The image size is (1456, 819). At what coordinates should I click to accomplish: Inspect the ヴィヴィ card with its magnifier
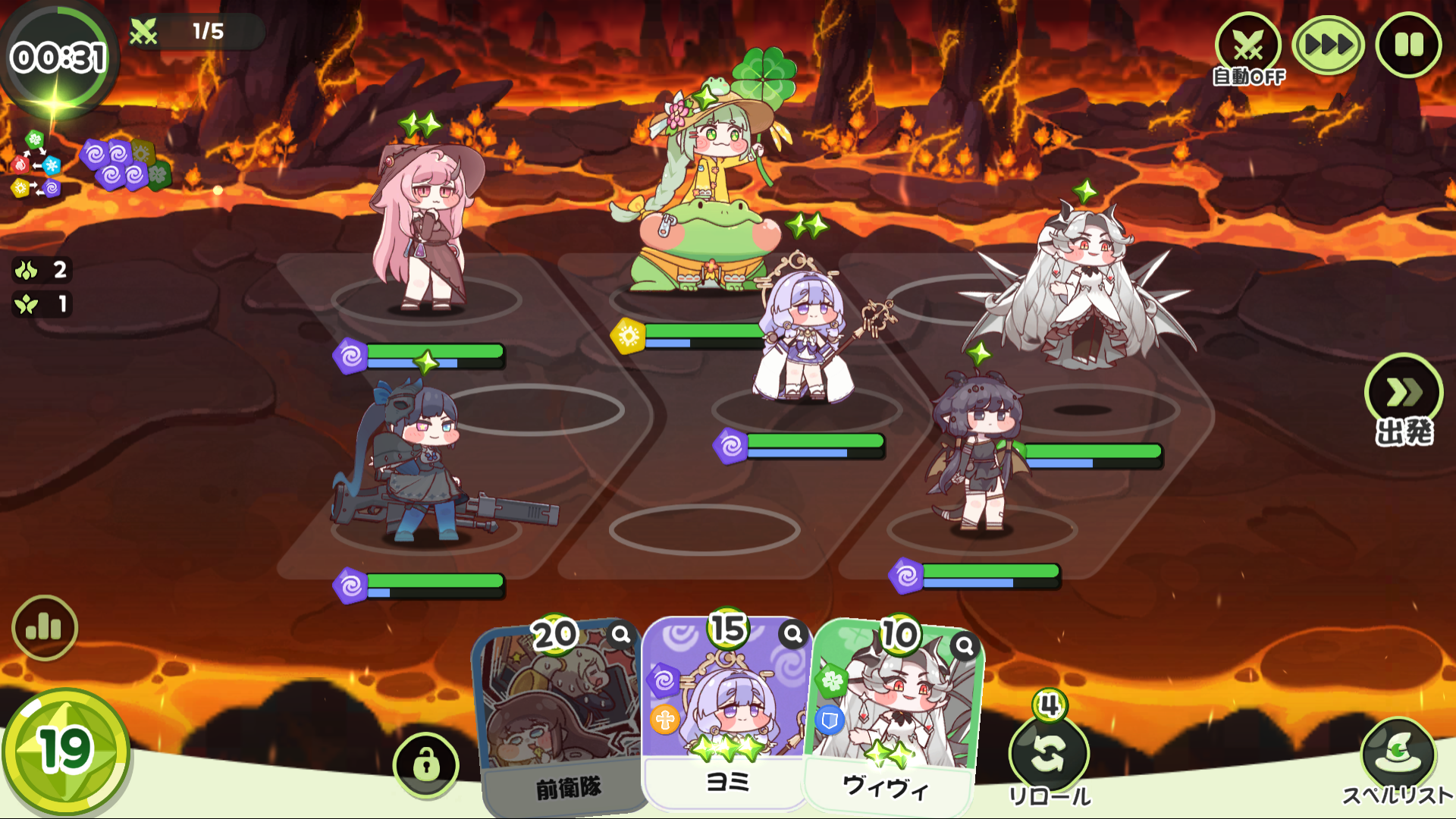[x=964, y=645]
